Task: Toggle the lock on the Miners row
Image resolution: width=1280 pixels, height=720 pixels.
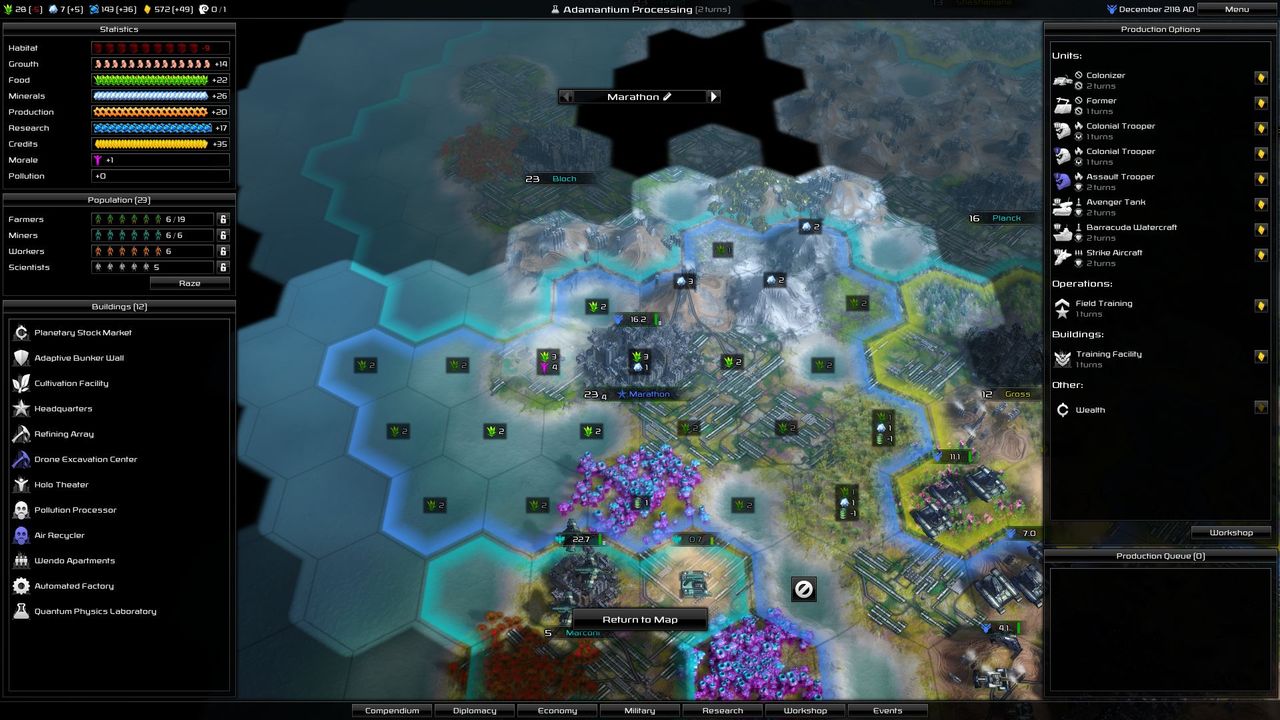Action: (222, 235)
